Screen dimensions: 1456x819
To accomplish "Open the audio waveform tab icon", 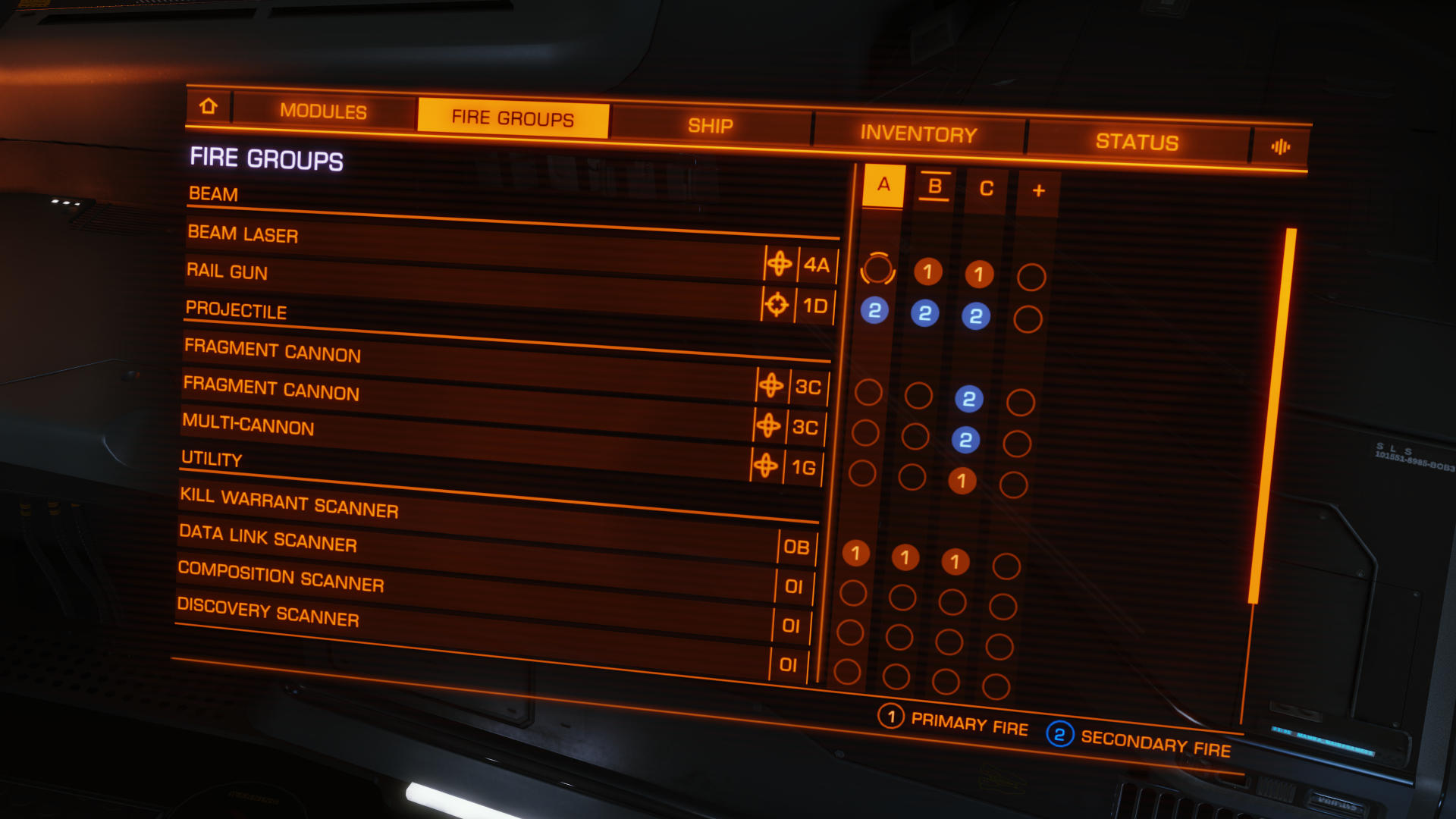I will [x=1280, y=147].
